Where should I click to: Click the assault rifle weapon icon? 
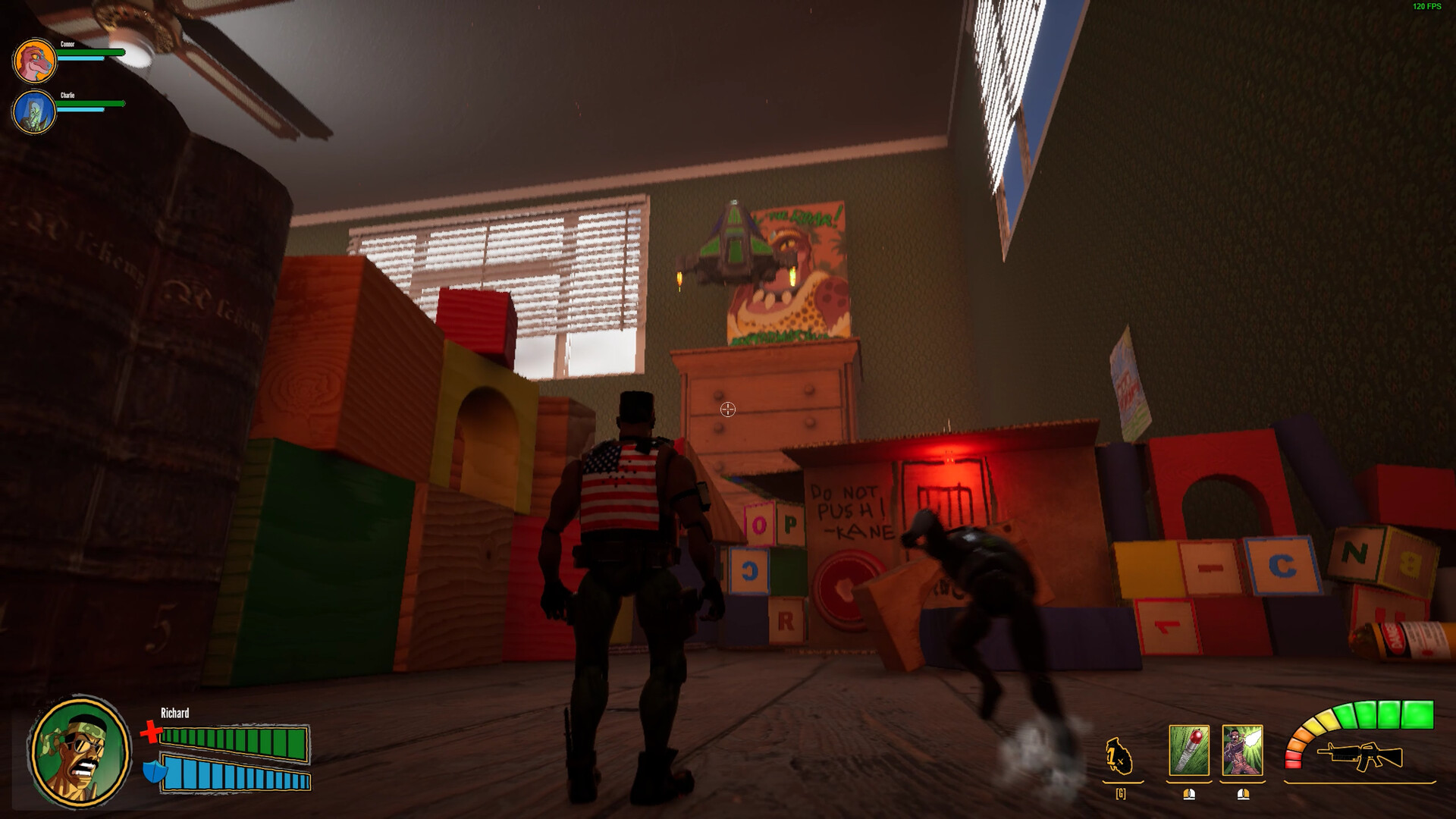click(x=1361, y=755)
